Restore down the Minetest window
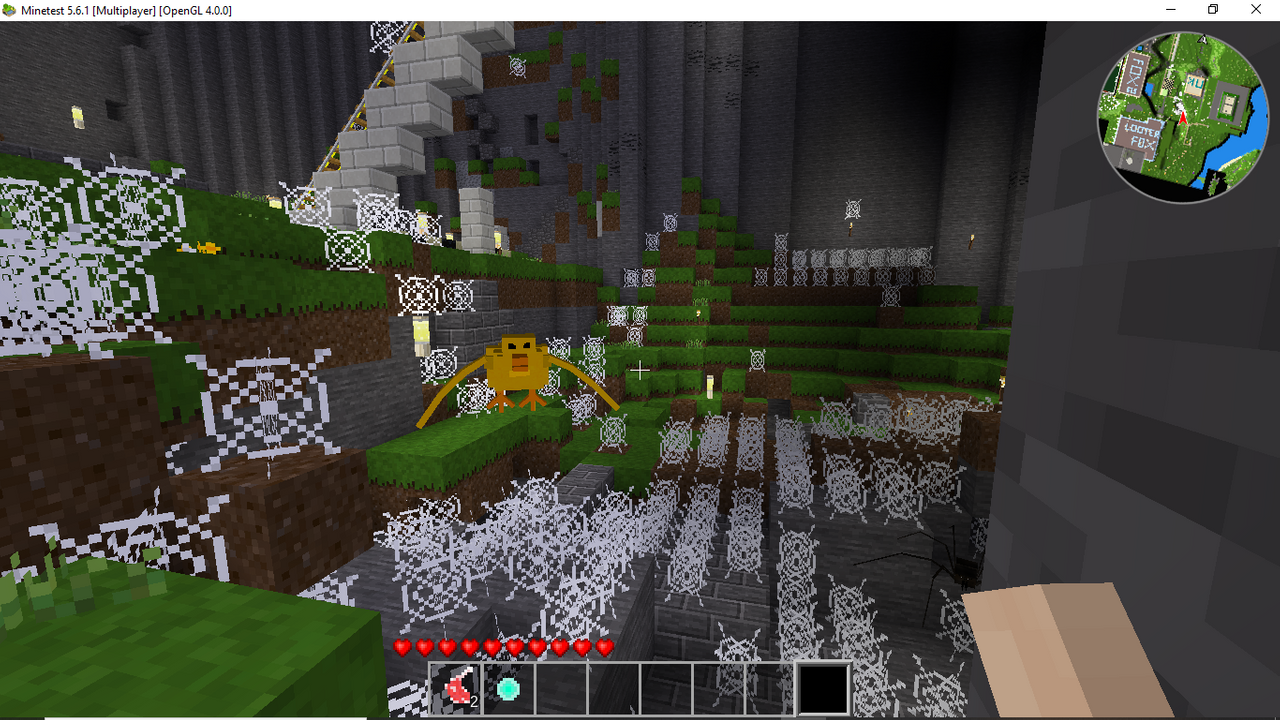This screenshot has width=1280, height=720. pos(1213,10)
